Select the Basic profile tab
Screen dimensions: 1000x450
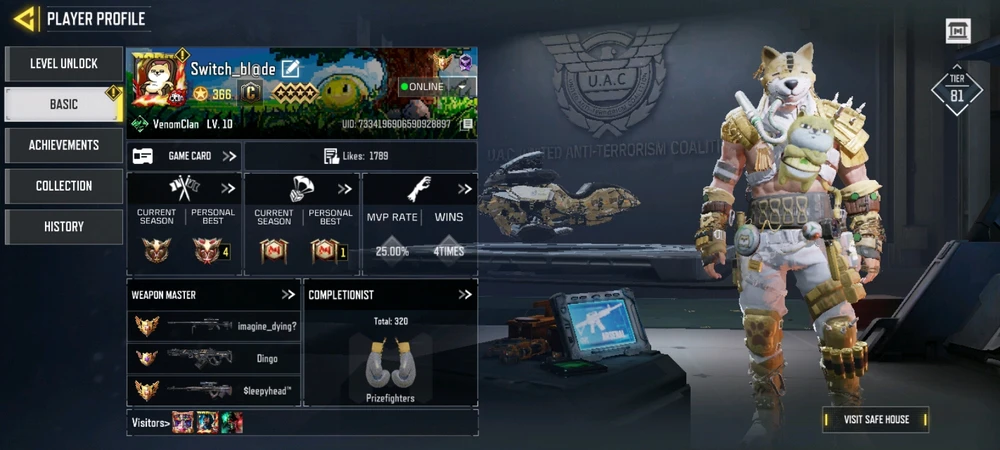(63, 104)
